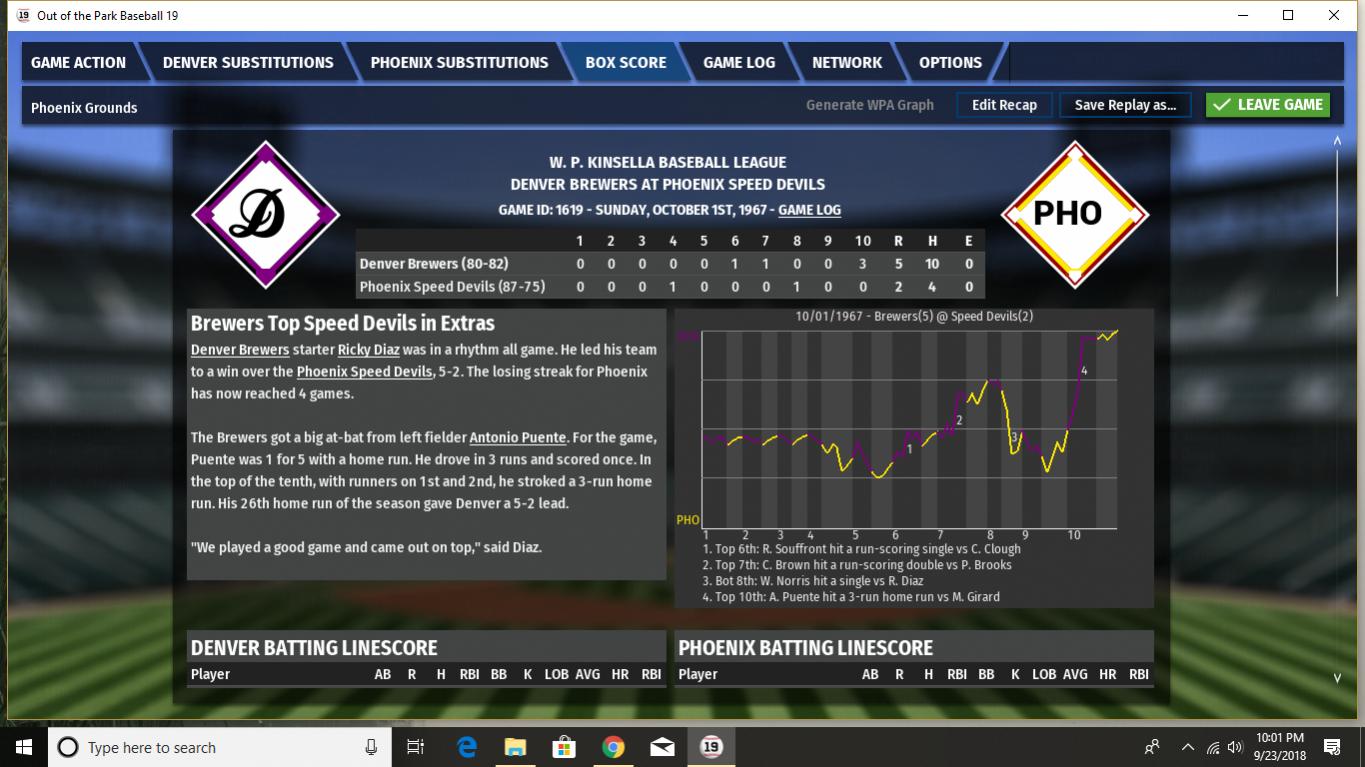The width and height of the screenshot is (1365, 767).
Task: Open the Game Log link in header
Action: coord(809,210)
